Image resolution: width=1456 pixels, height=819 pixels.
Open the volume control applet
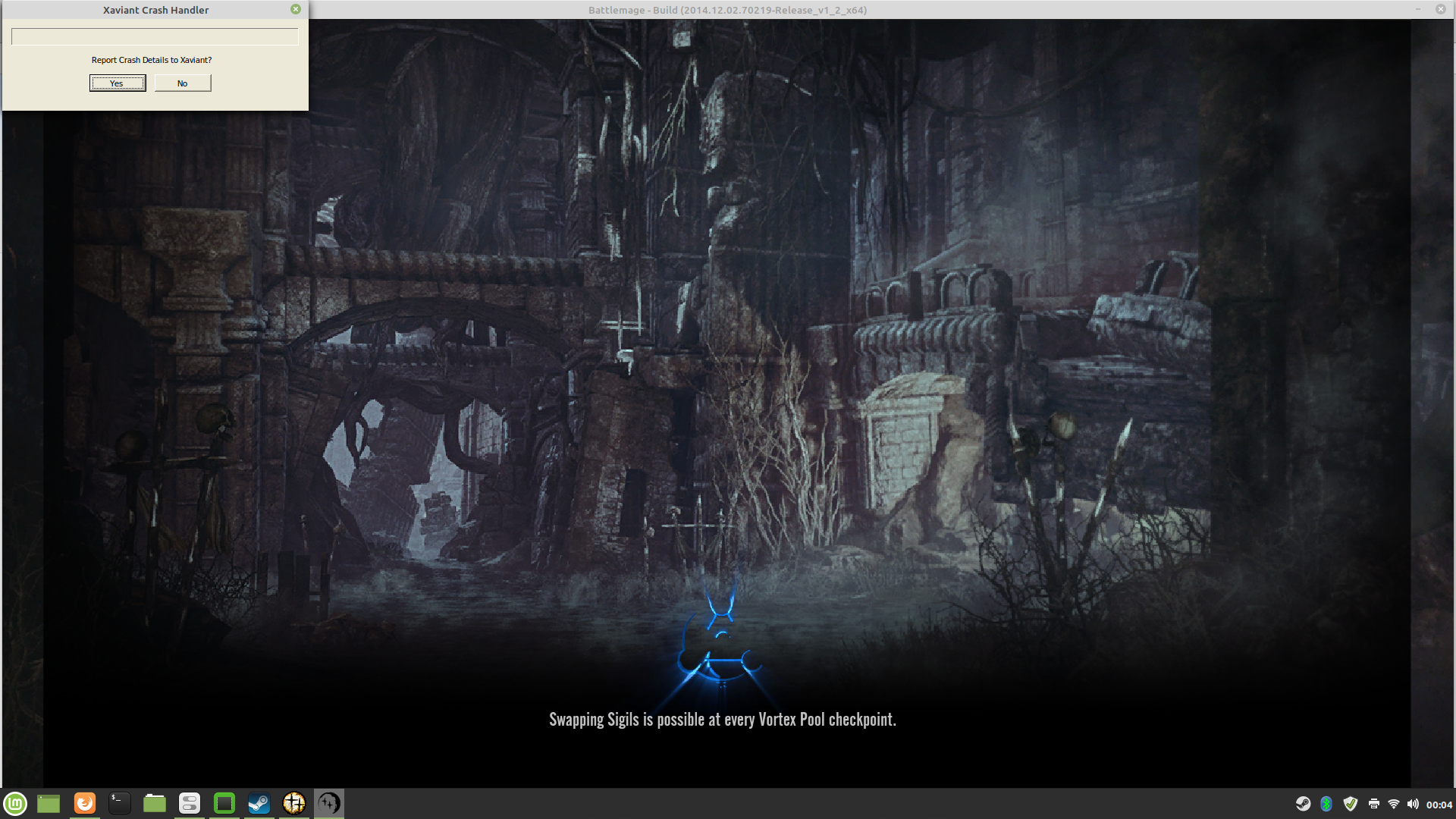tap(1414, 803)
